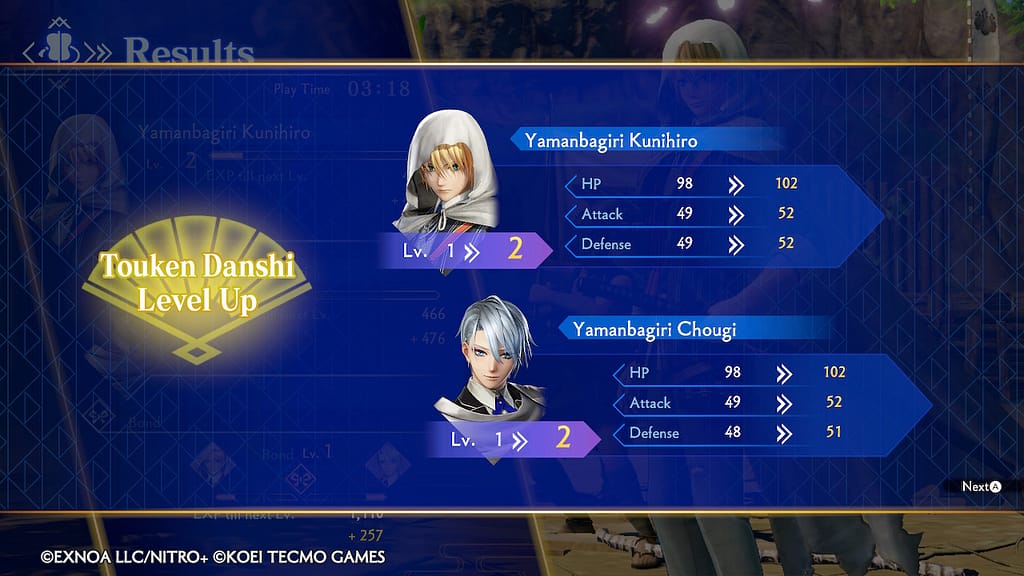
Task: Continue past the level up screen with Next
Action: tap(981, 487)
